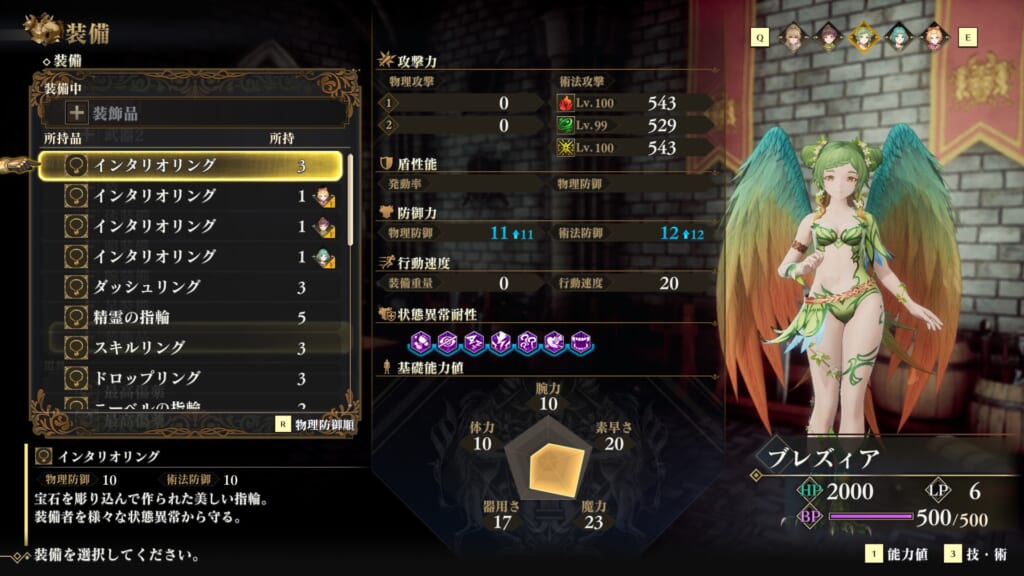Select the green-haired character portrait
Image resolution: width=1024 pixels, height=576 pixels.
(x=862, y=37)
